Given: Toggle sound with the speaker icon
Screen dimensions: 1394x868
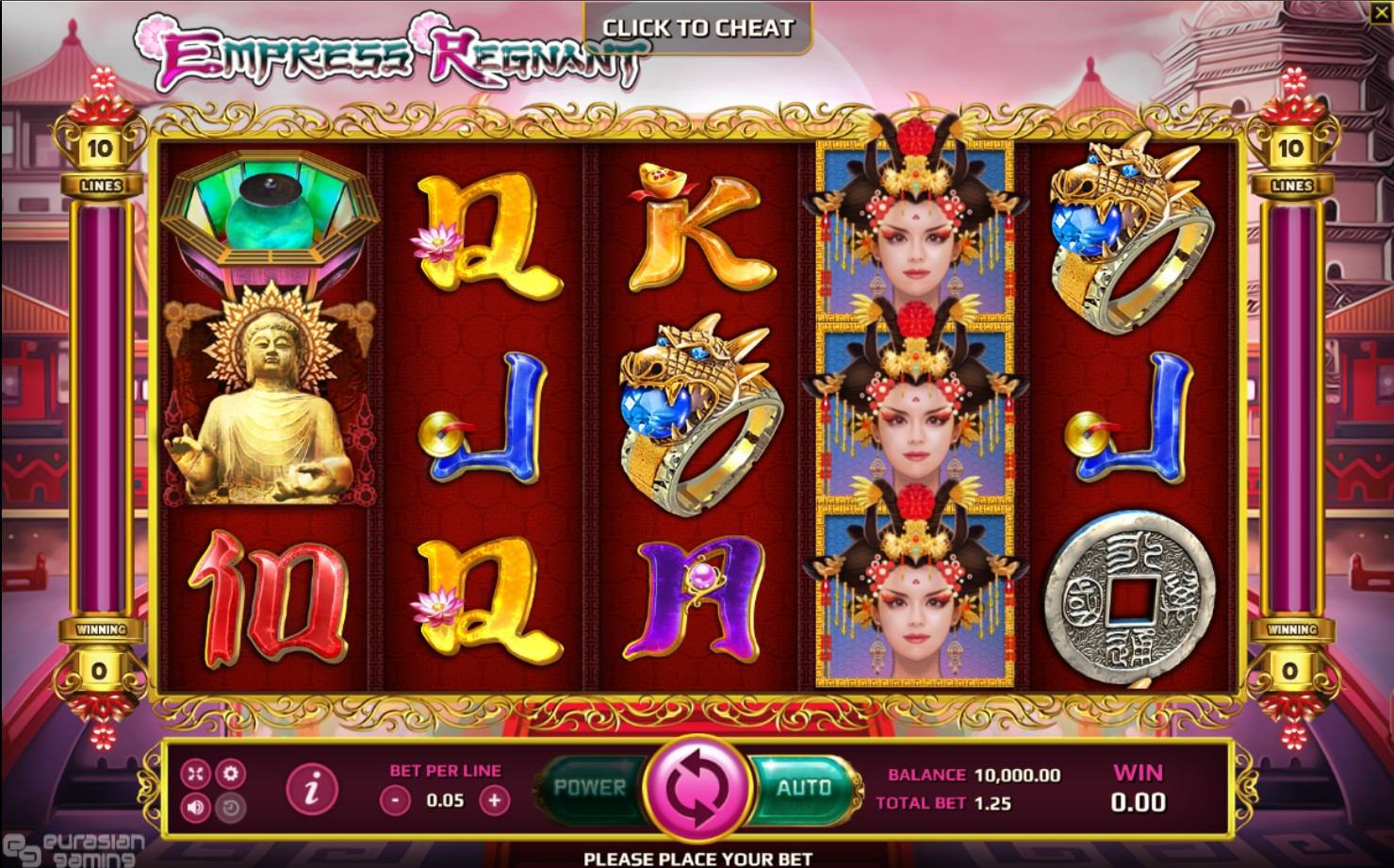Looking at the screenshot, I should [x=196, y=807].
